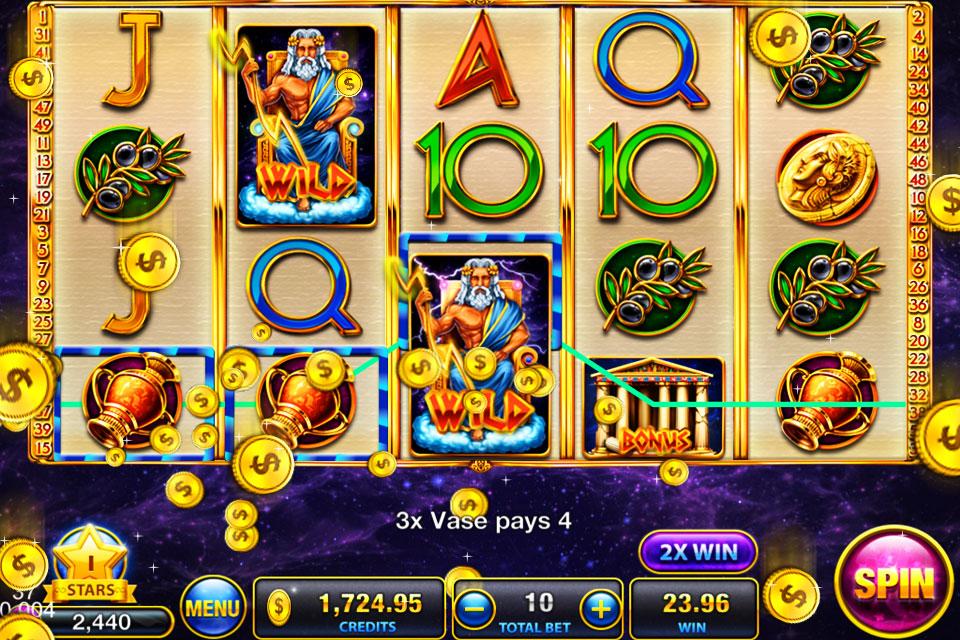This screenshot has height=640, width=960.
Task: Activate the purple 2X WIN button
Action: 698,551
